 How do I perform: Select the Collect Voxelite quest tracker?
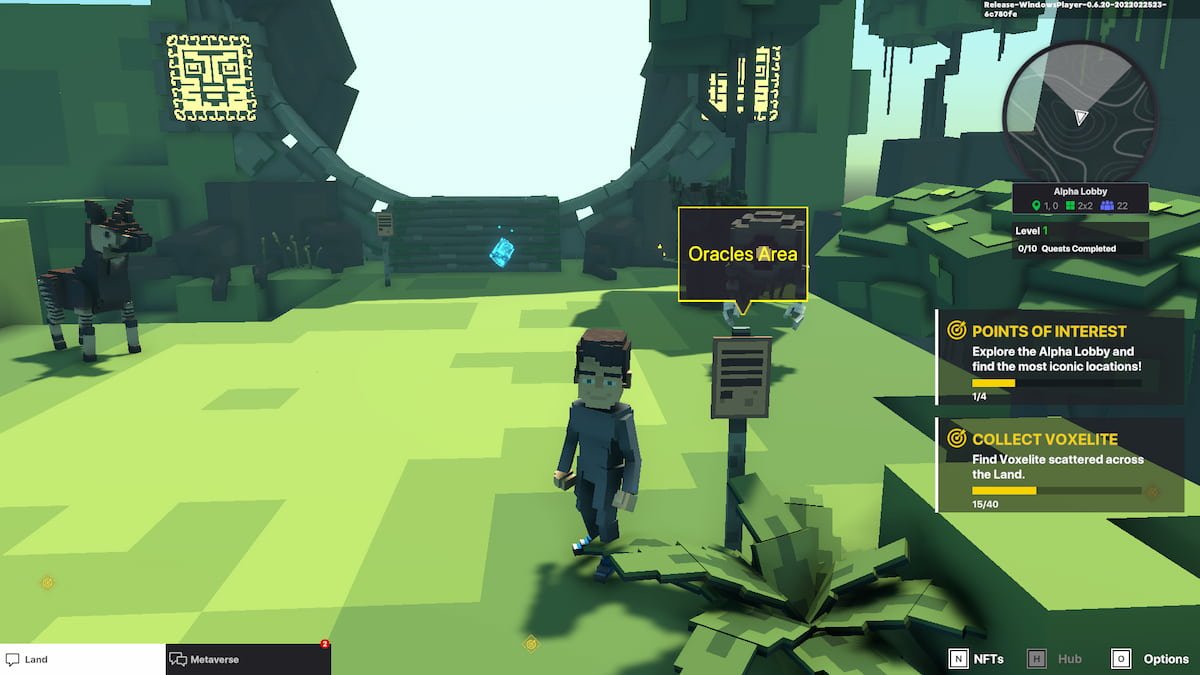pos(1060,465)
